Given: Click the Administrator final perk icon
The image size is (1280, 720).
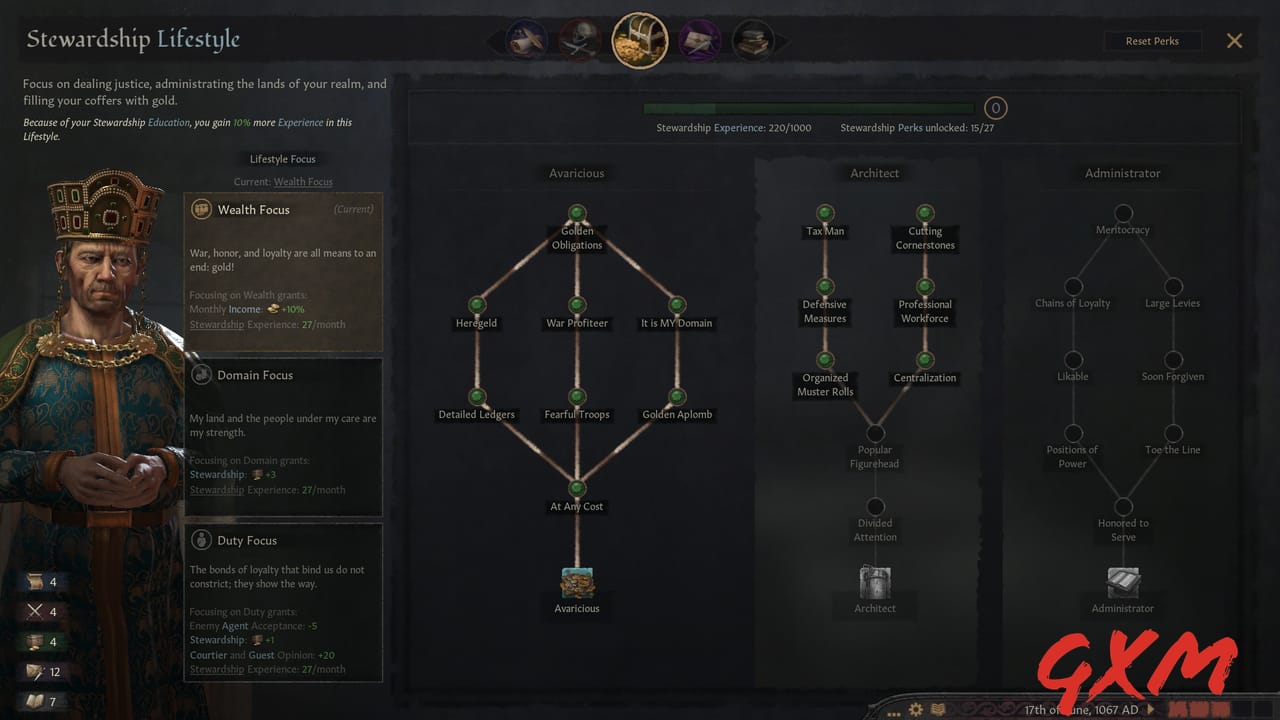Looking at the screenshot, I should click(x=1122, y=582).
